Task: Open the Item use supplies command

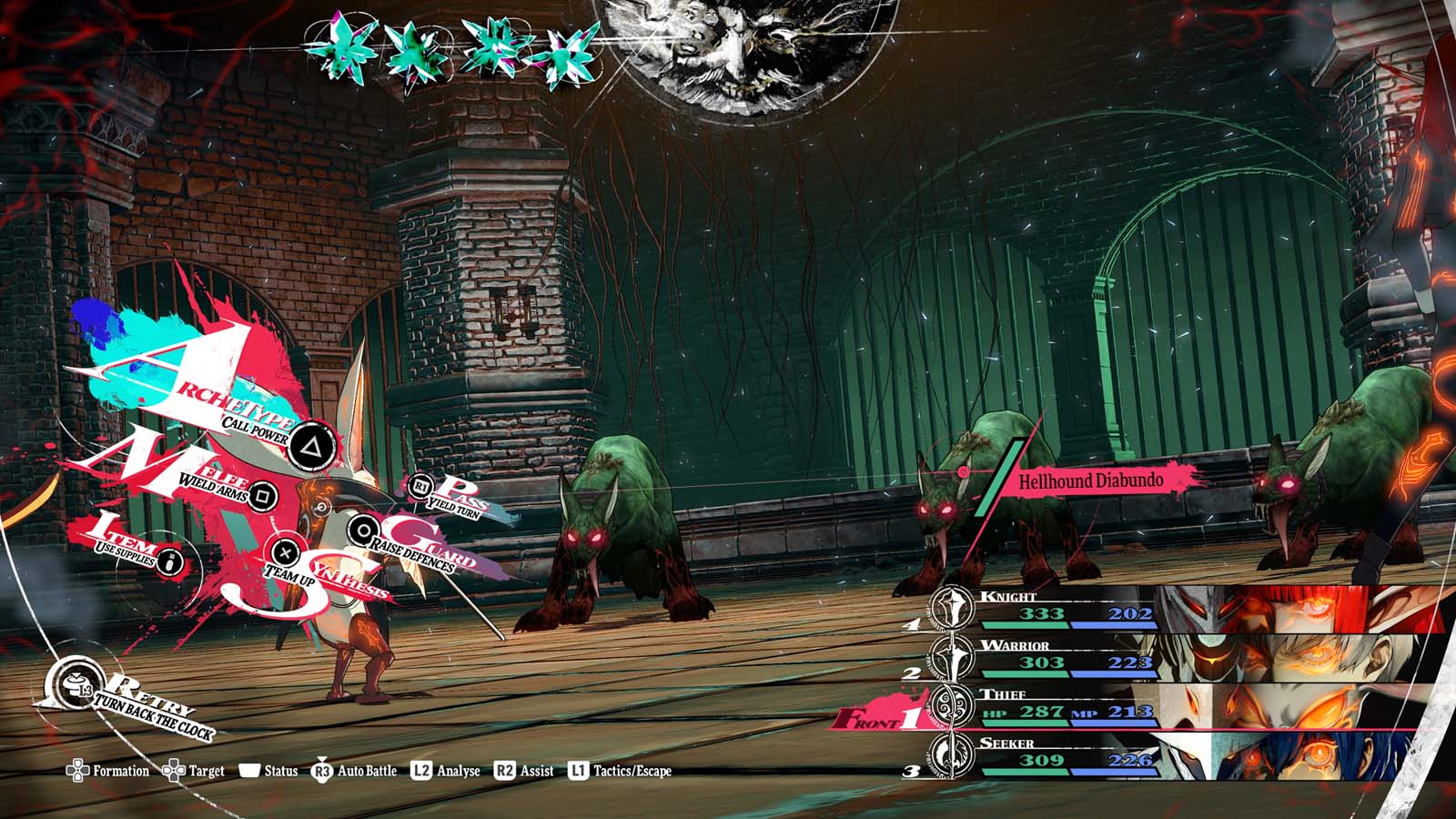Action: coord(169,561)
